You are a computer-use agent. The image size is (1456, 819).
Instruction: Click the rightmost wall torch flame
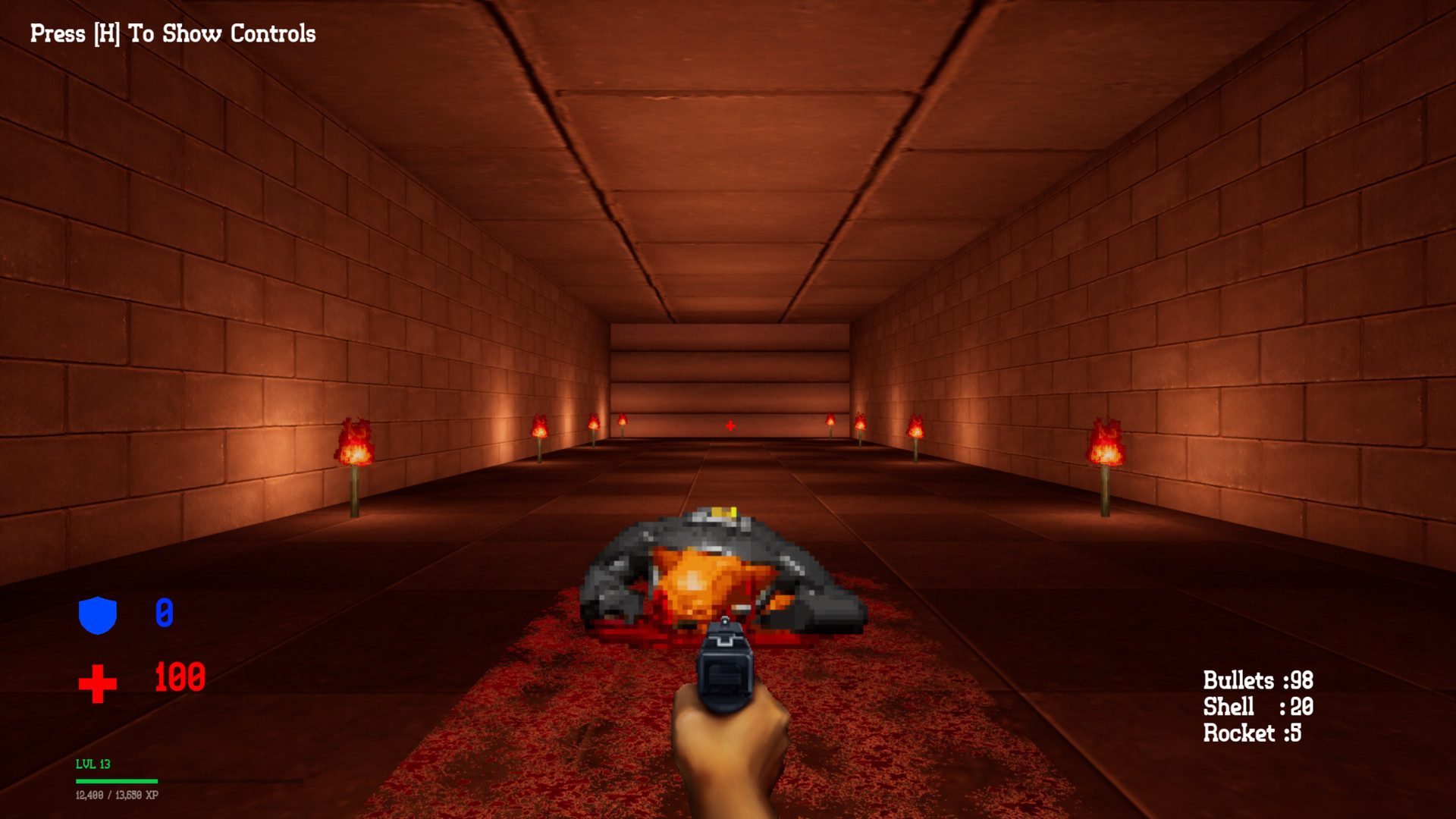coord(1106,440)
